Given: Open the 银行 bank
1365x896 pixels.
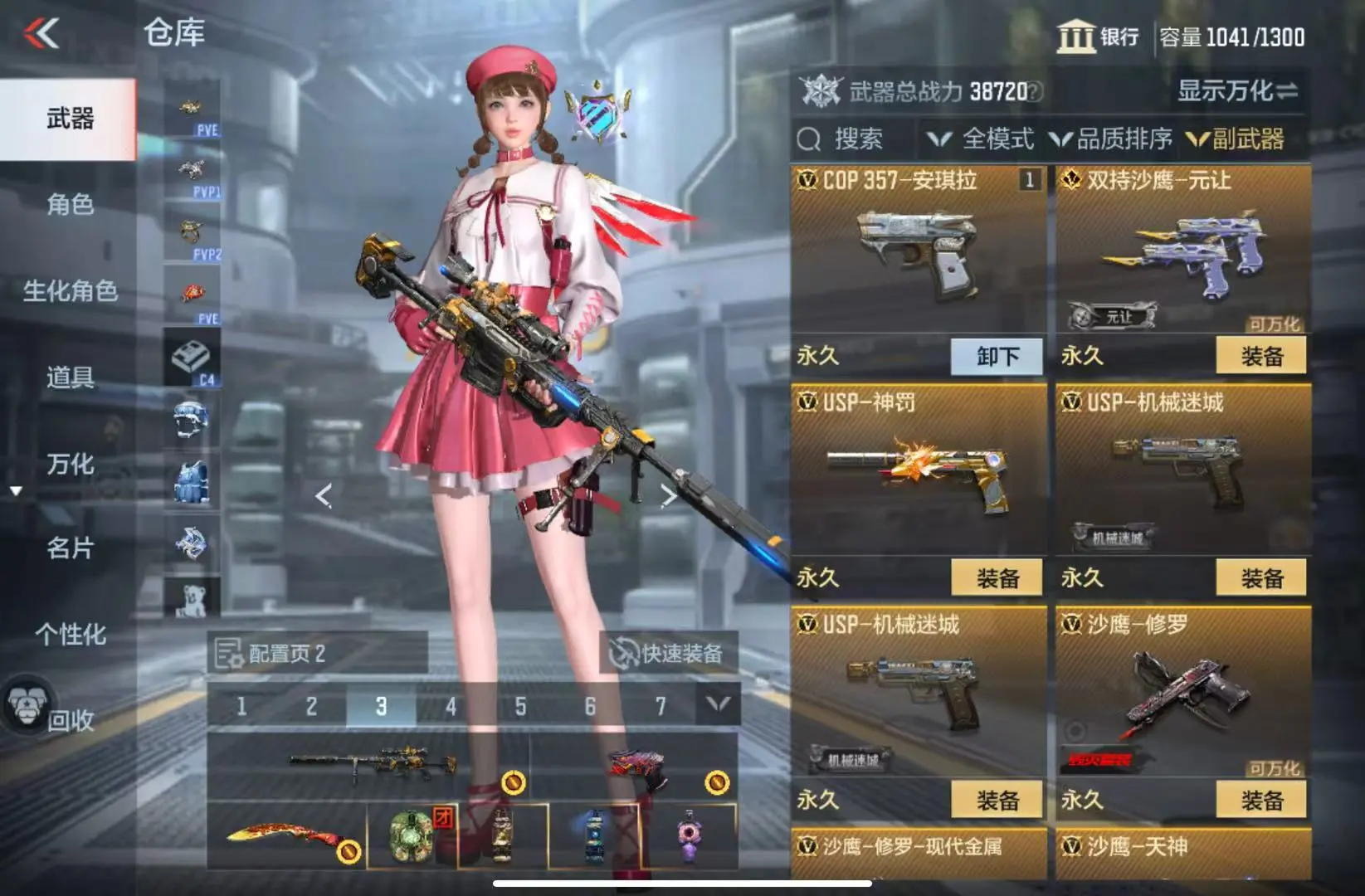Looking at the screenshot, I should (1098, 37).
